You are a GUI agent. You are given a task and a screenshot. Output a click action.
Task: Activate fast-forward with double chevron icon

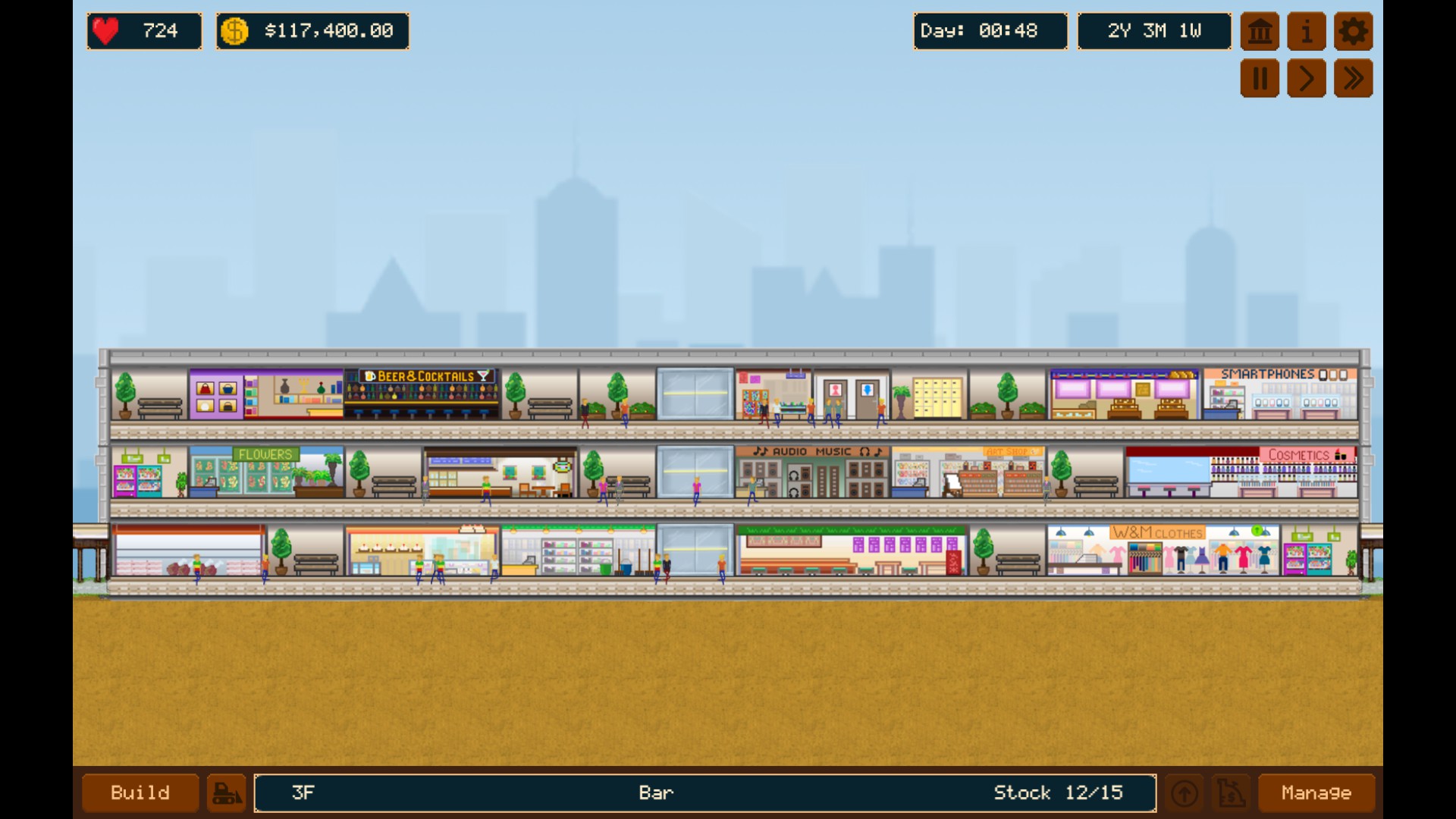[1353, 77]
